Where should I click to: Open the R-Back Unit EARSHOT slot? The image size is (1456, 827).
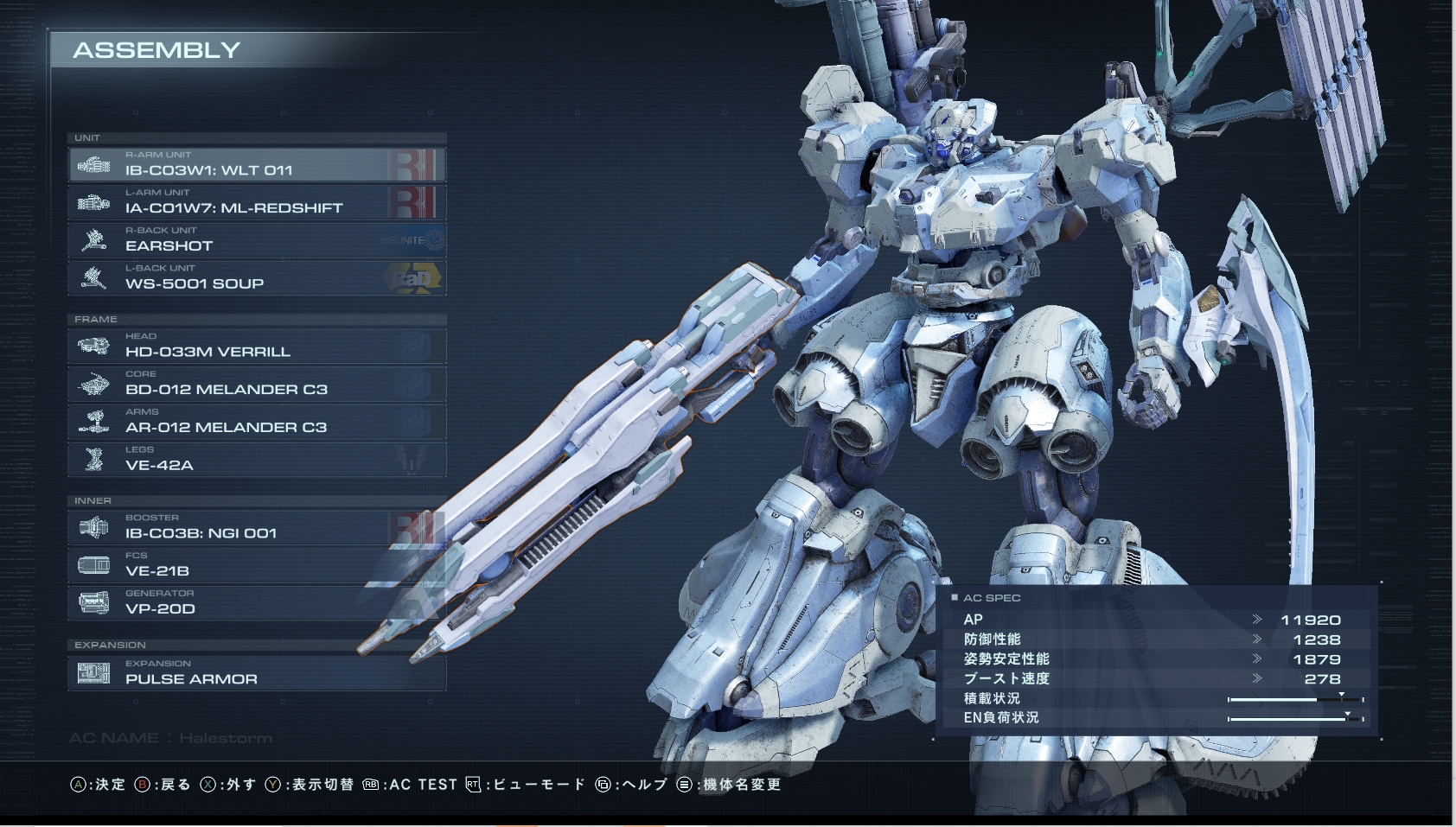tap(257, 240)
